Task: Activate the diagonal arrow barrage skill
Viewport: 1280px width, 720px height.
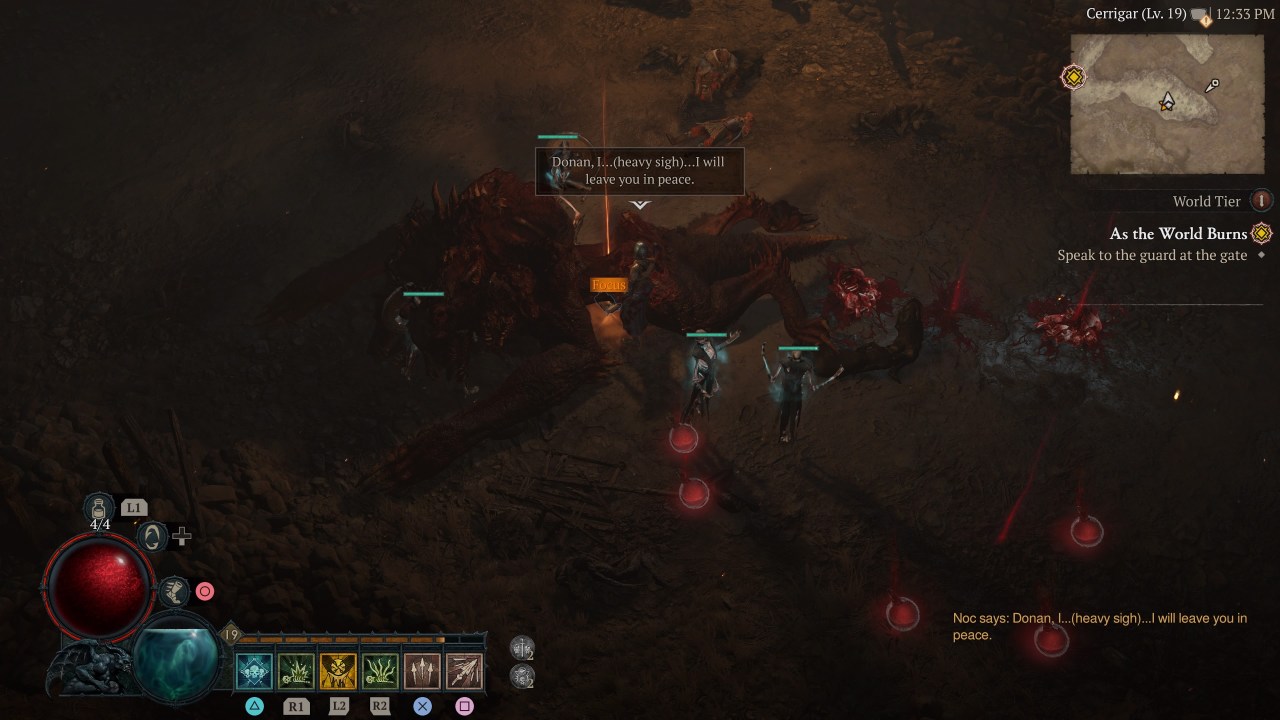Action: tap(464, 671)
